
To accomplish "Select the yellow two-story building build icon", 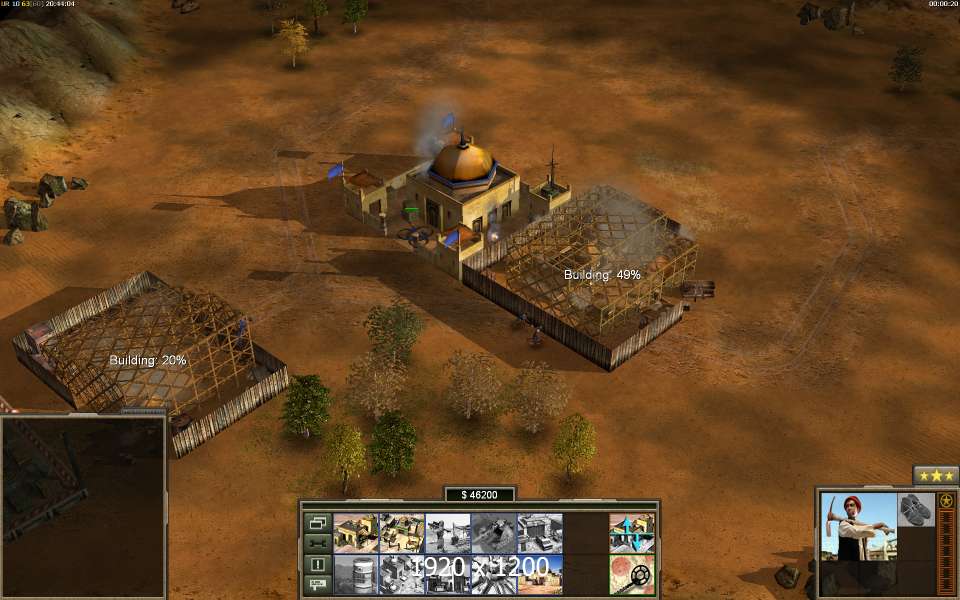I will [x=355, y=533].
